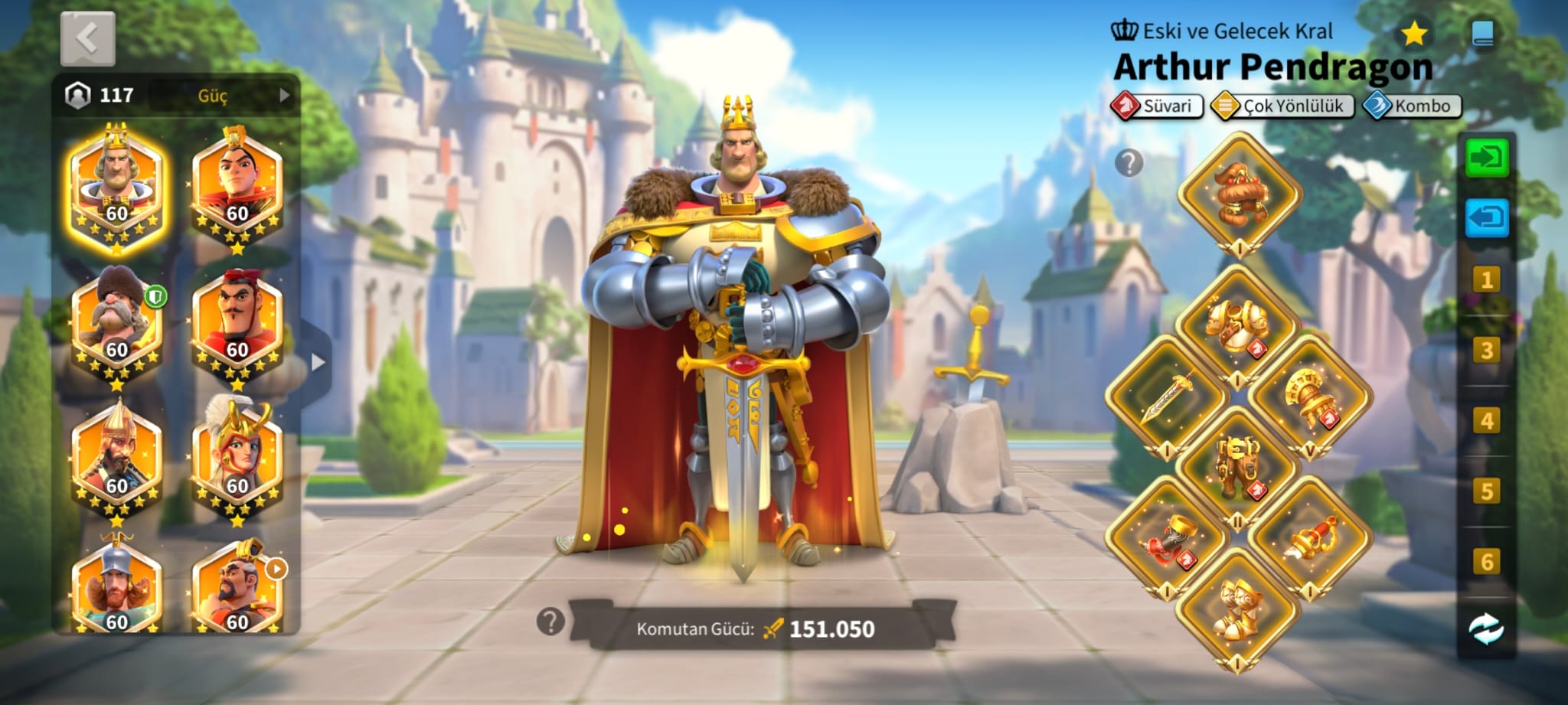Show the Çok Yönlülük talent tag
This screenshot has width=1568, height=705.
coord(1282,106)
